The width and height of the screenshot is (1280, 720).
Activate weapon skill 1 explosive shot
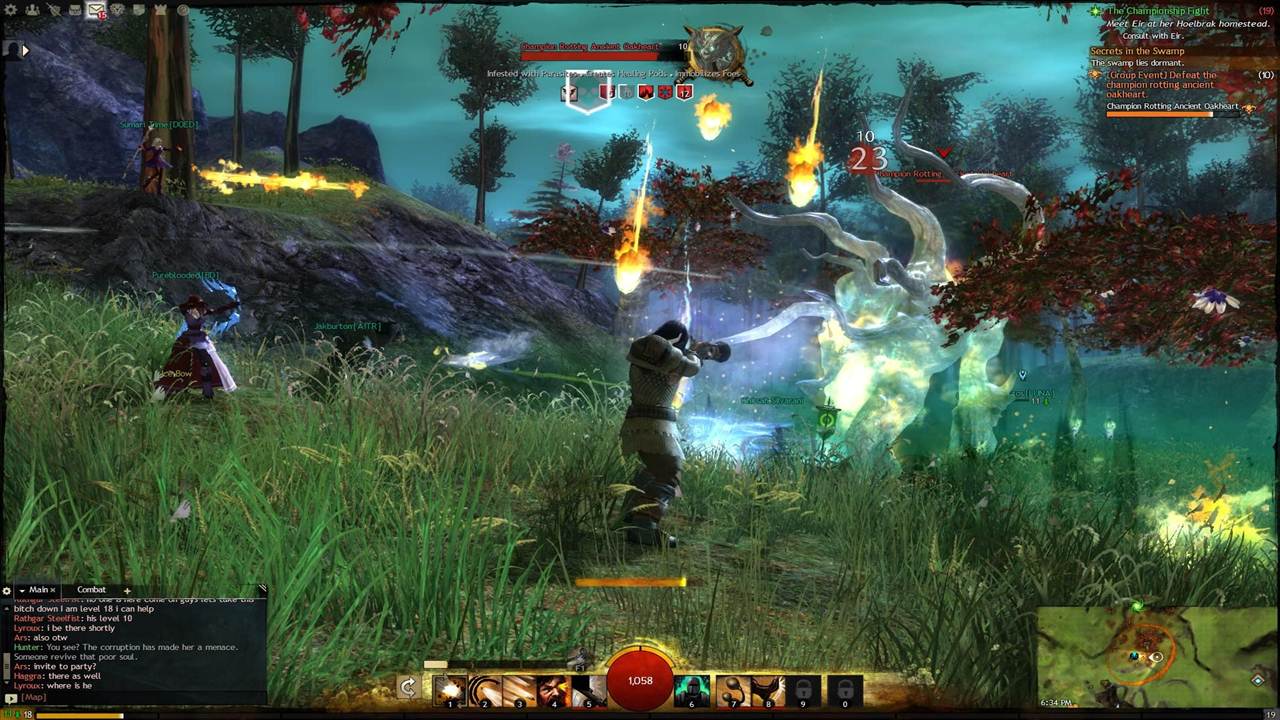[x=450, y=690]
